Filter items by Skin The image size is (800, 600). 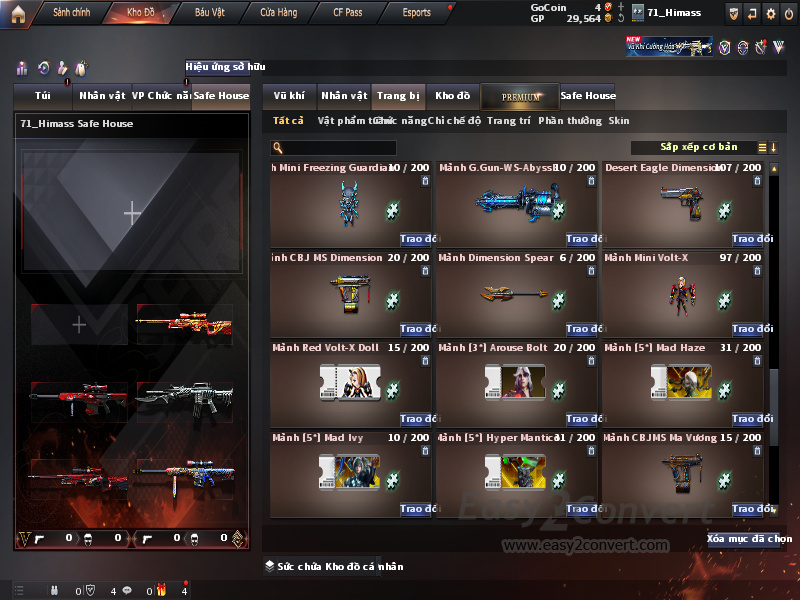(619, 121)
